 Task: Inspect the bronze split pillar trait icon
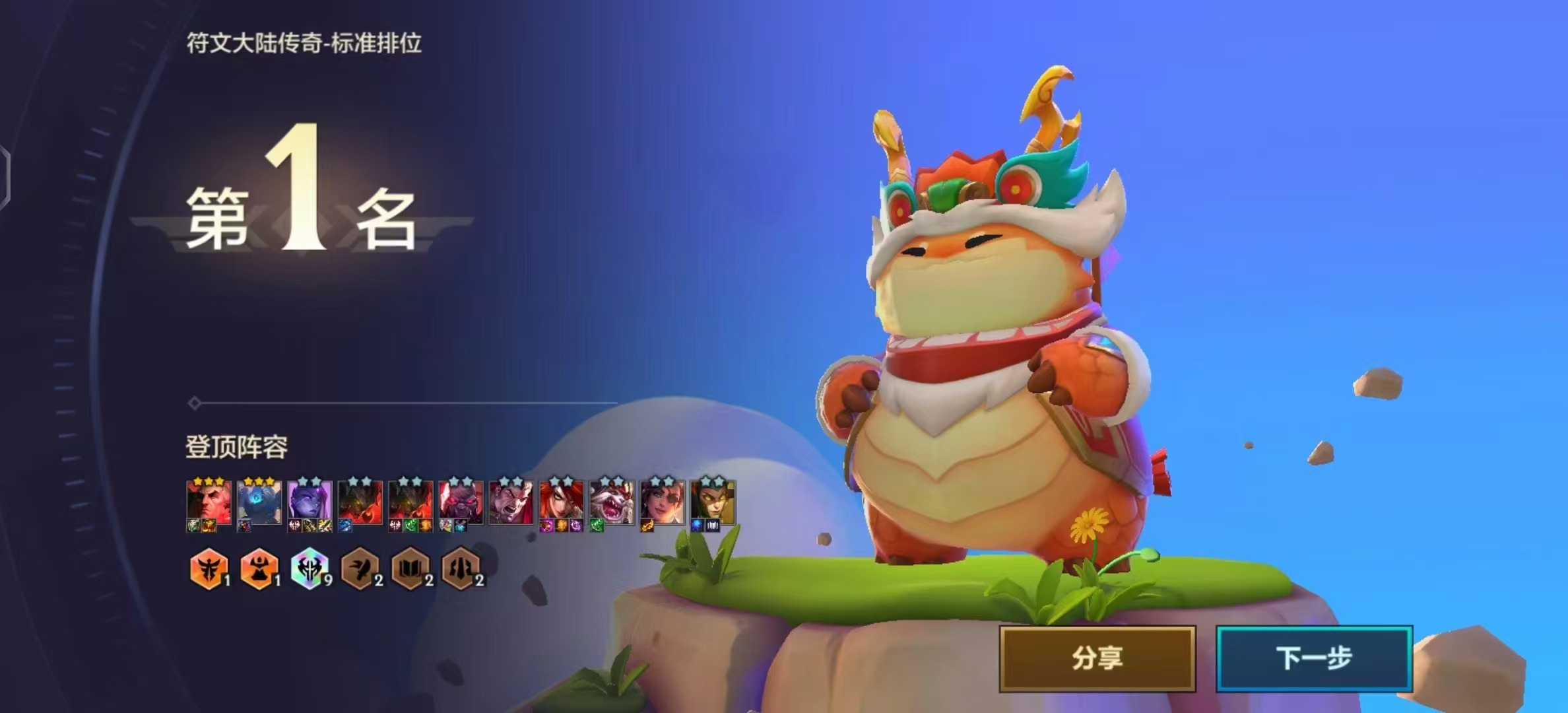461,568
